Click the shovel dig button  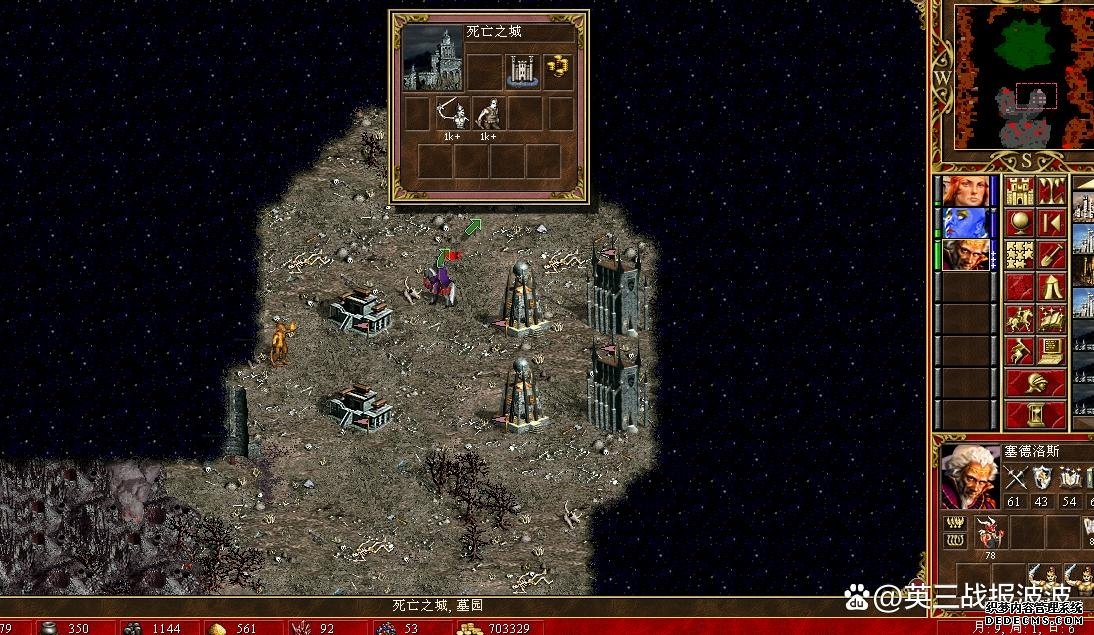pyautogui.click(x=1050, y=255)
